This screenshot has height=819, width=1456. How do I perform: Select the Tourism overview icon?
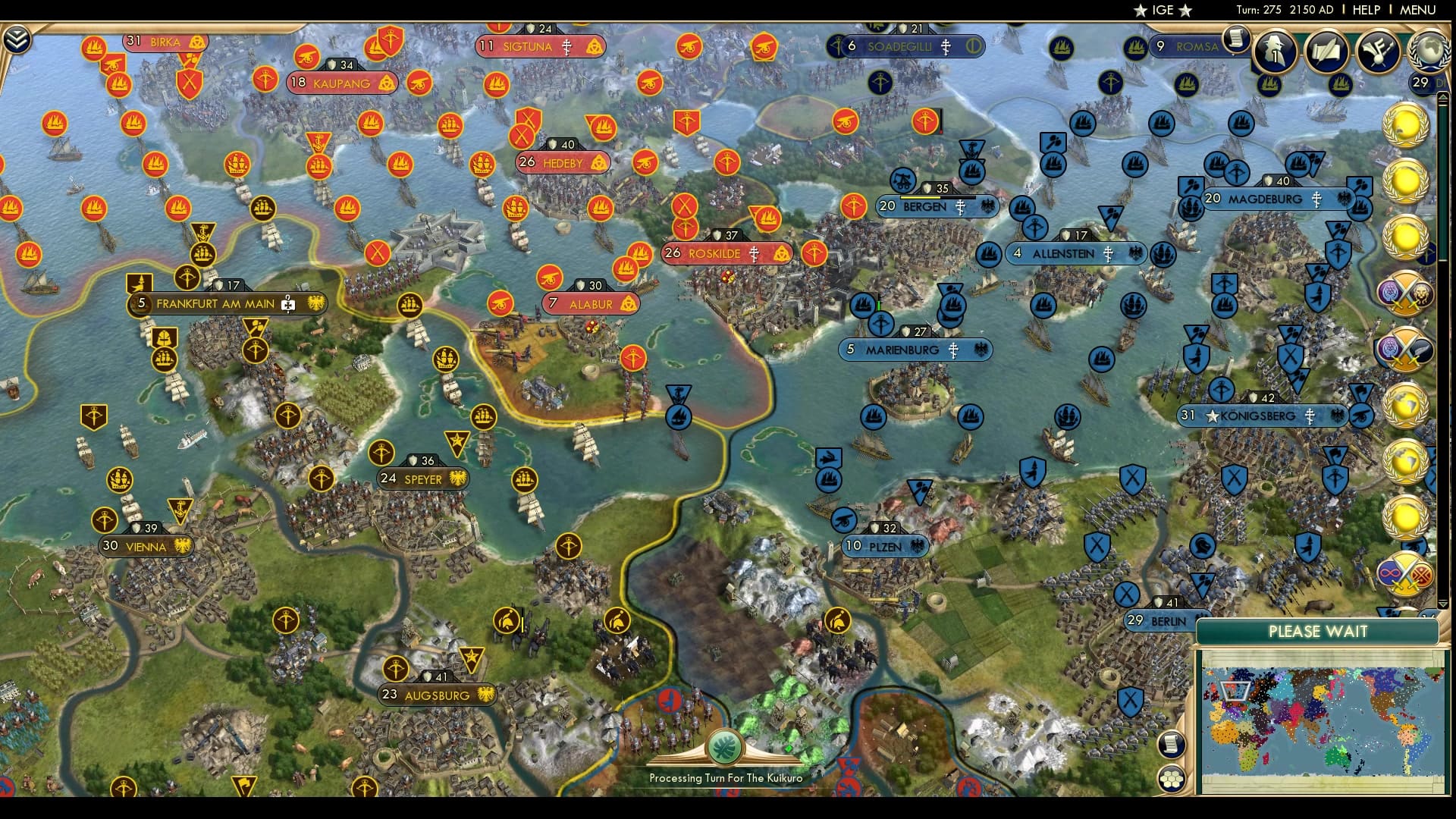(x=1378, y=52)
